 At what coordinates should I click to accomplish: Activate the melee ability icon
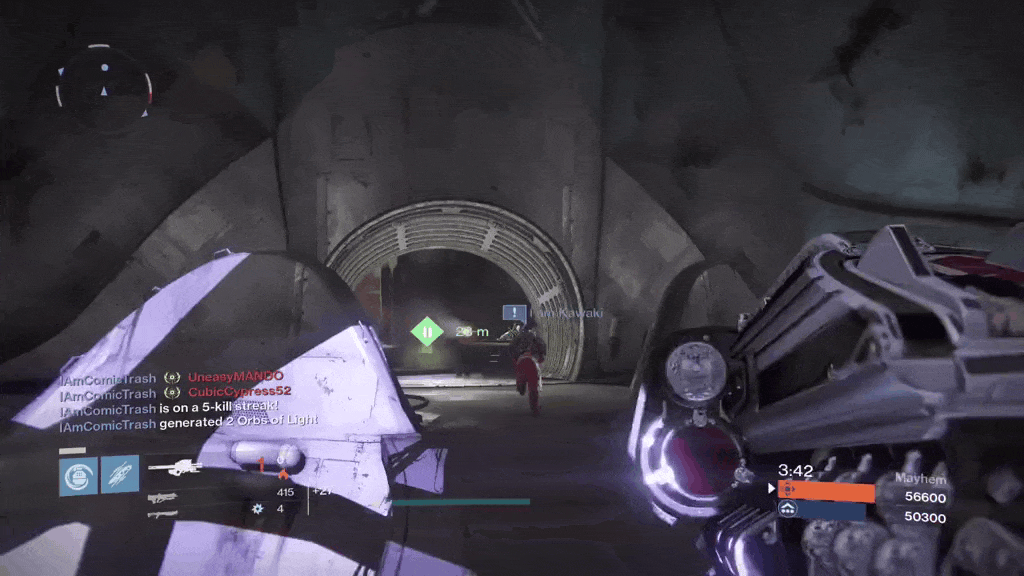point(119,476)
